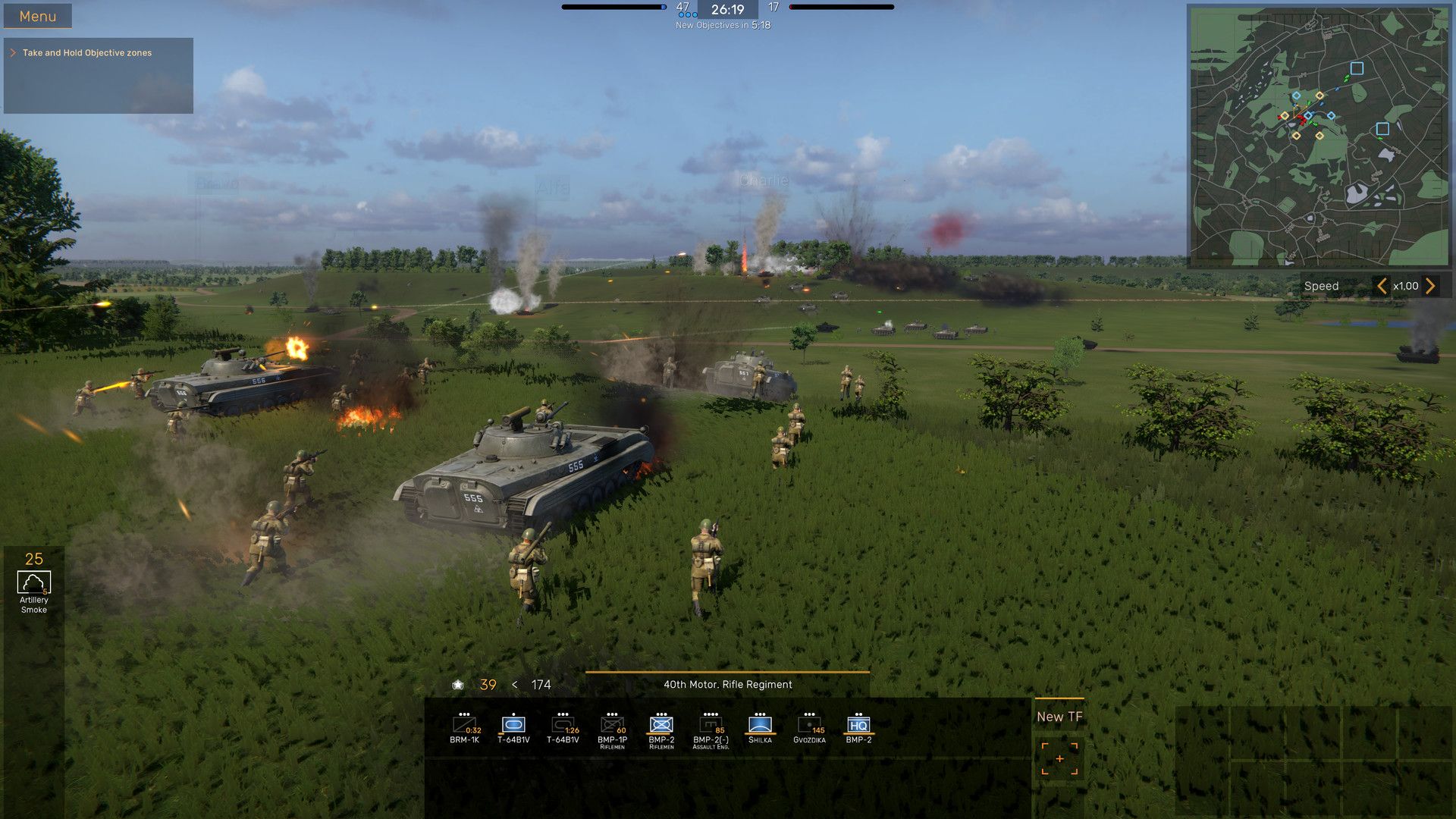Click the crosshair in the New TF panel
This screenshot has height=819, width=1456.
[x=1059, y=758]
